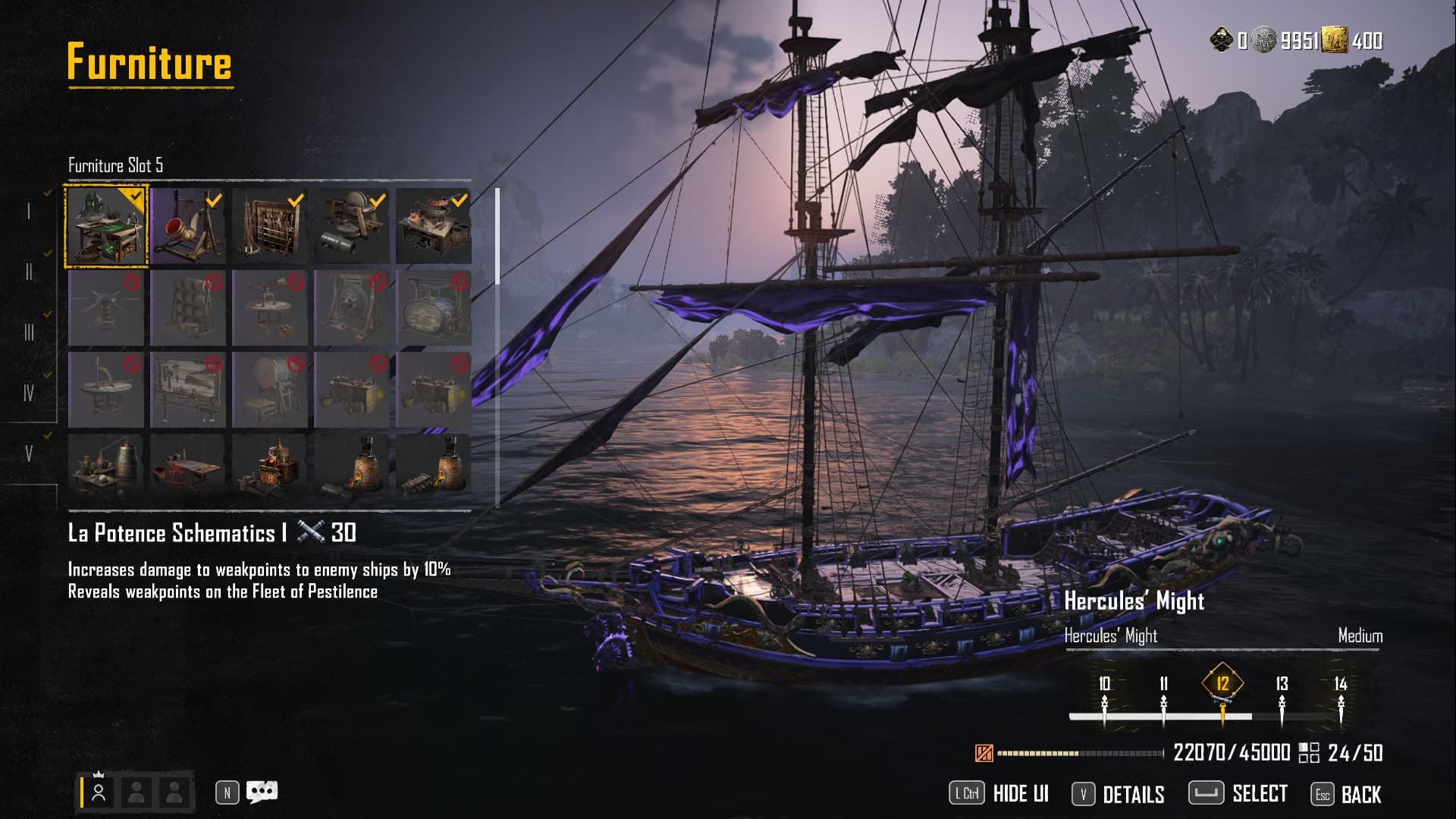
Task: Choose the locked telescope table furniture
Action: tap(270, 308)
